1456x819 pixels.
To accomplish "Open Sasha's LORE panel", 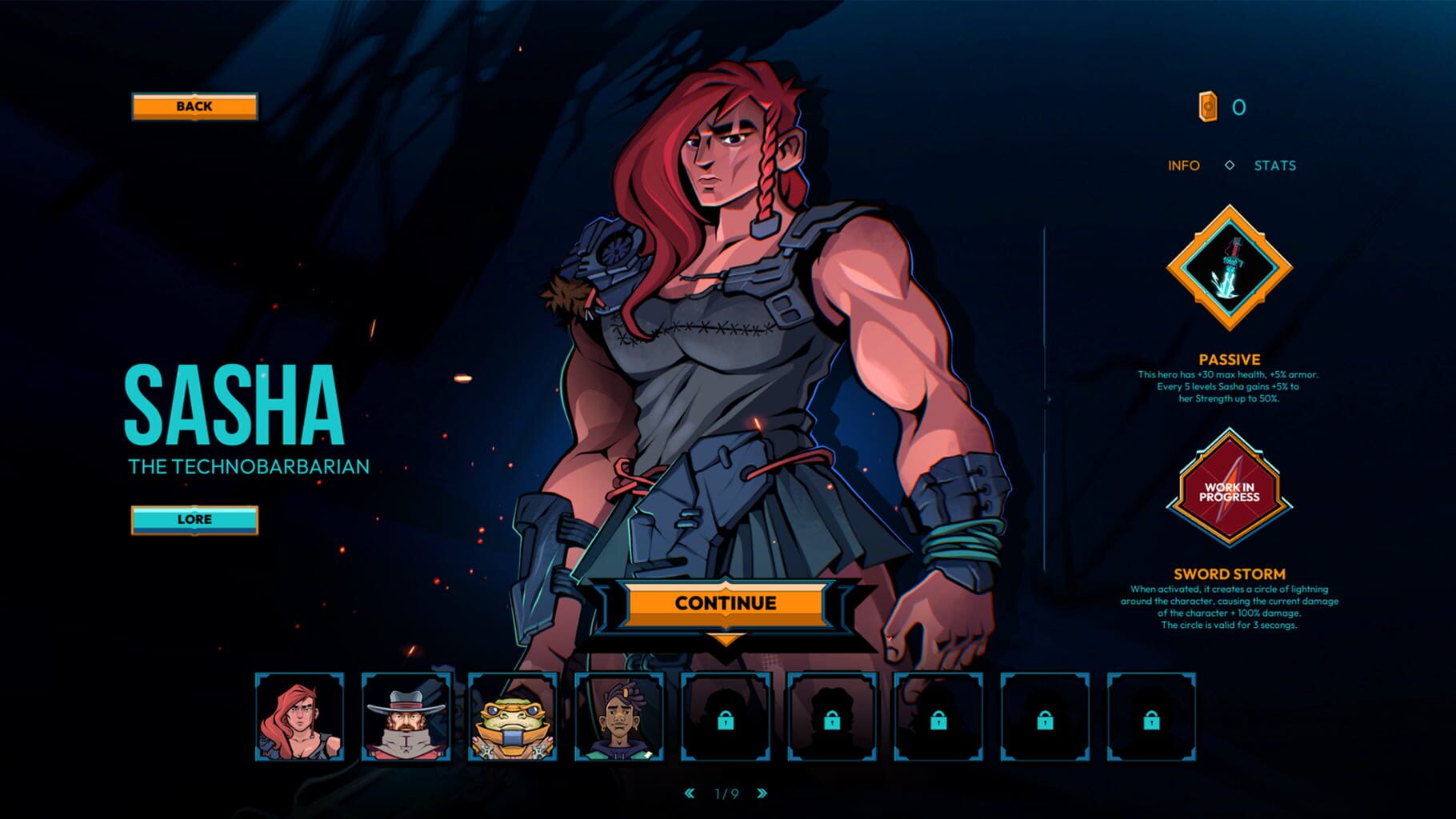I will [x=194, y=519].
